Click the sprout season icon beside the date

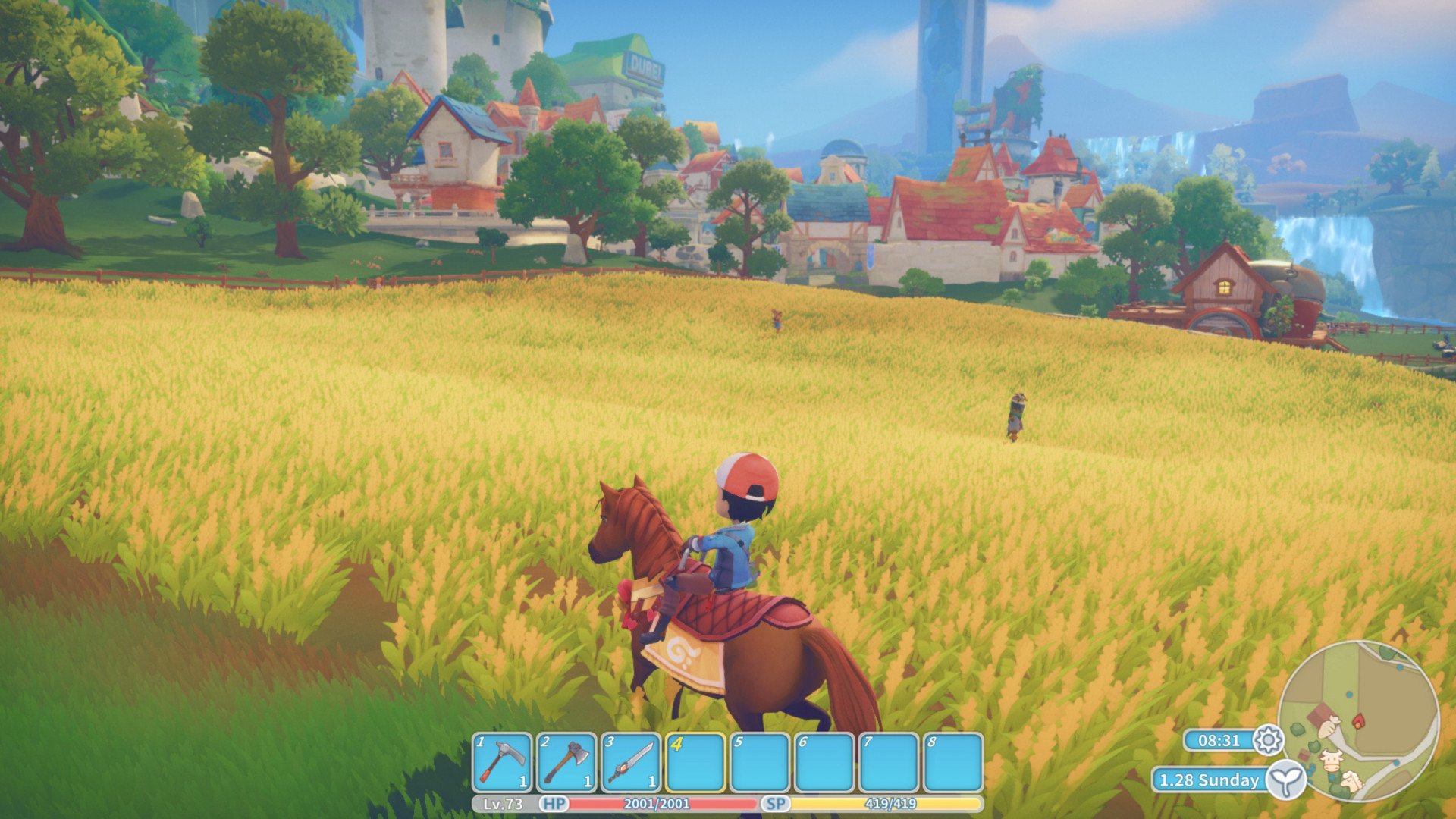pyautogui.click(x=1286, y=780)
